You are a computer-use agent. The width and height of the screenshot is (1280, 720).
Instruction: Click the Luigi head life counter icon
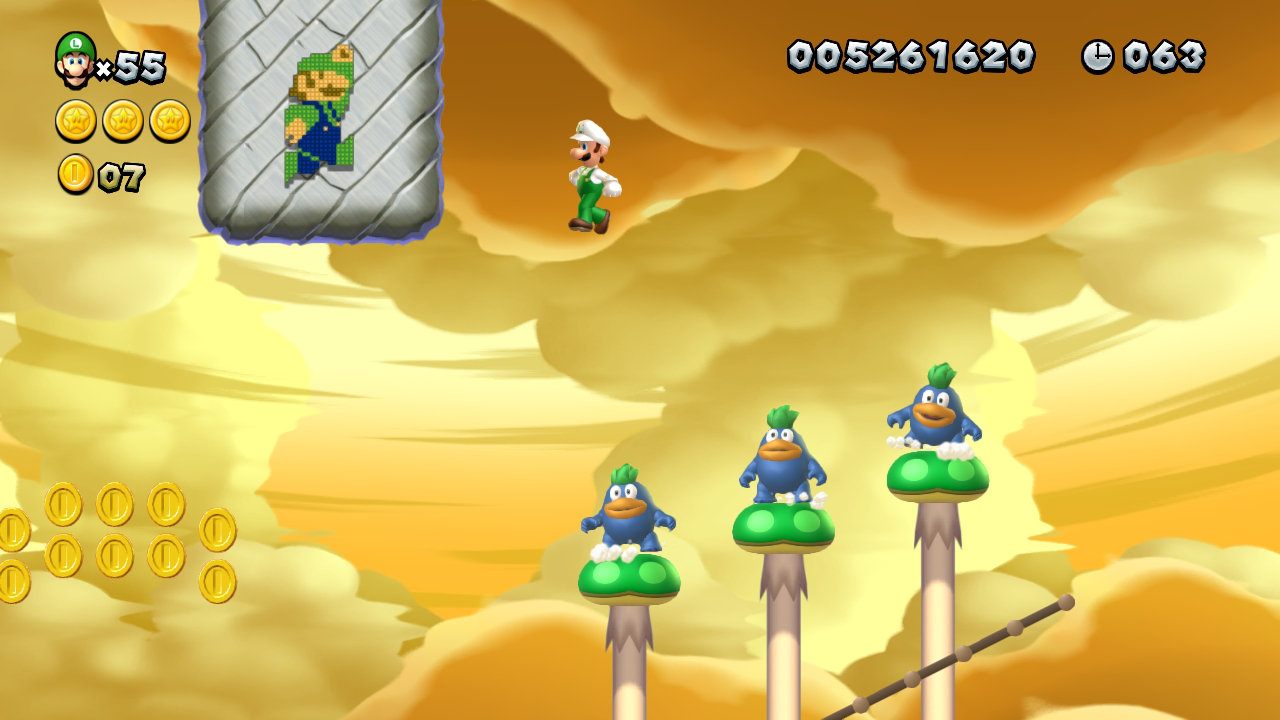pyautogui.click(x=75, y=60)
